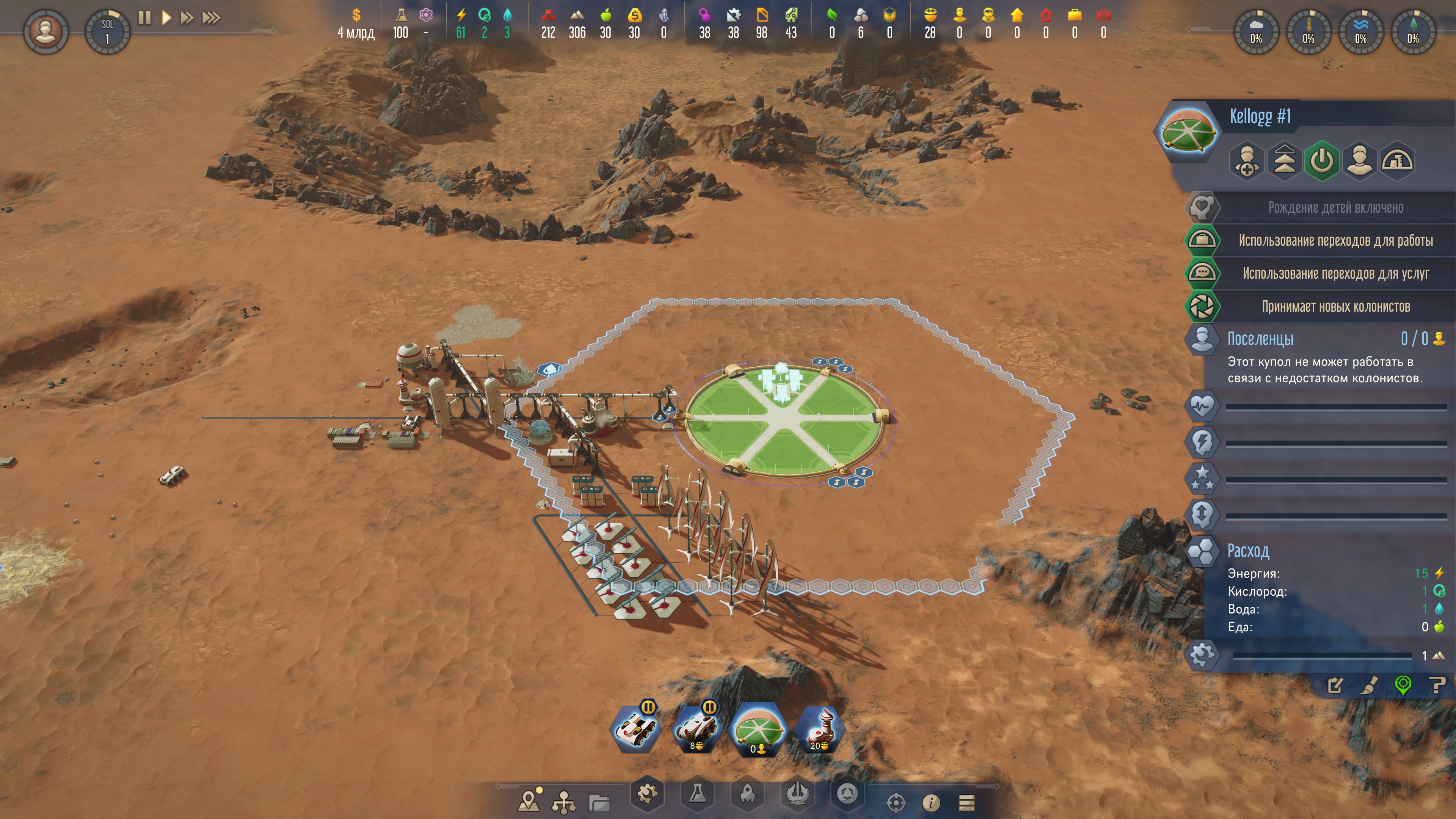Toggle 'Принимает новых колонистов' setting
This screenshot has height=819, width=1456.
1335,306
